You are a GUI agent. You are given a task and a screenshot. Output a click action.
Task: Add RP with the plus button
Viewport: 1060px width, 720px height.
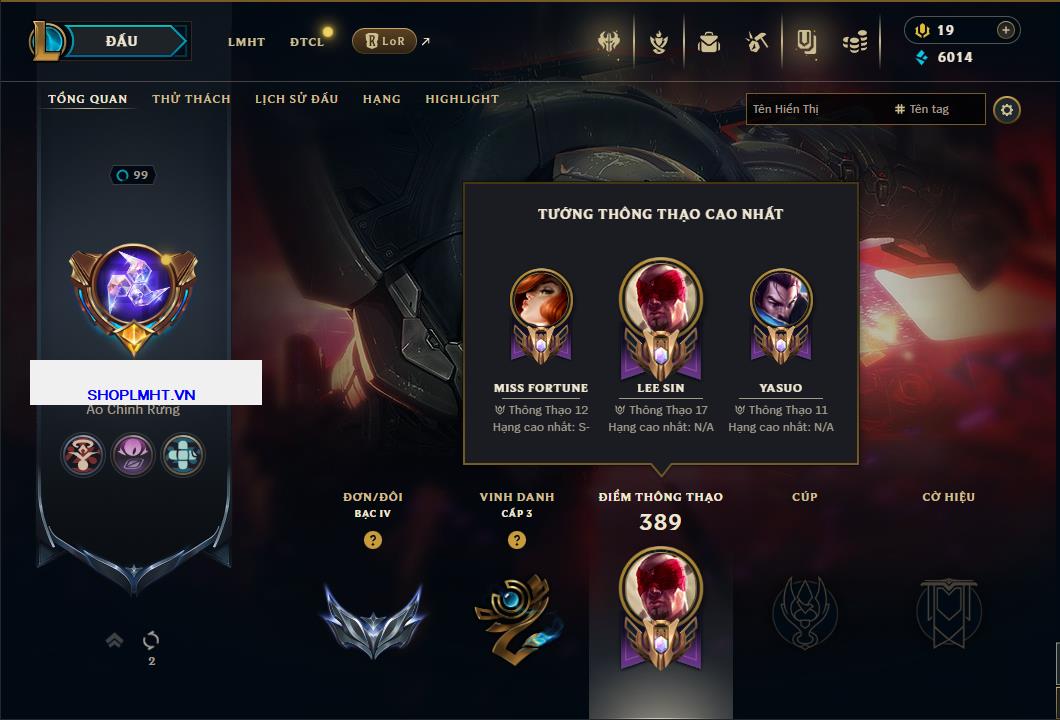(1005, 30)
